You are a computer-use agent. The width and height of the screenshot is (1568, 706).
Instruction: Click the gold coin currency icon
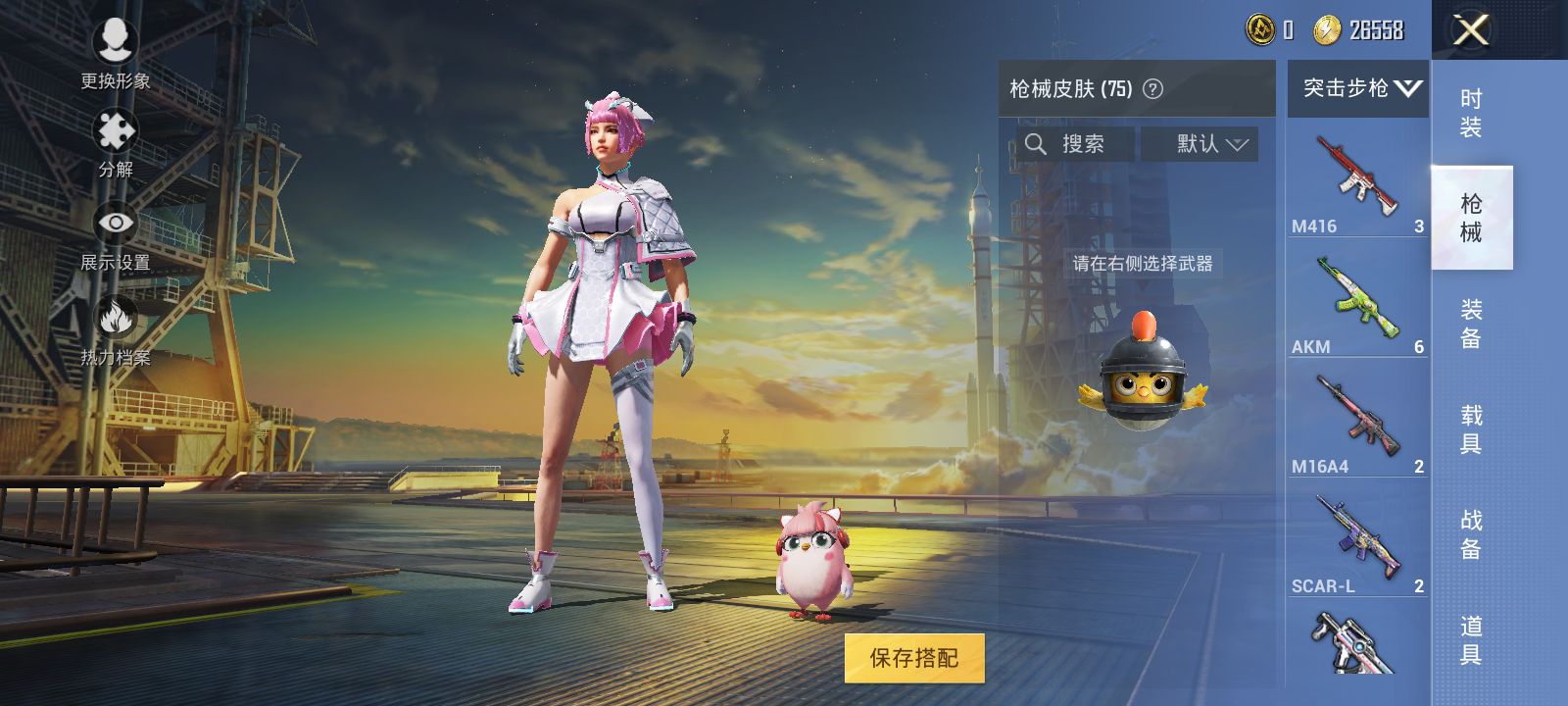click(1262, 30)
